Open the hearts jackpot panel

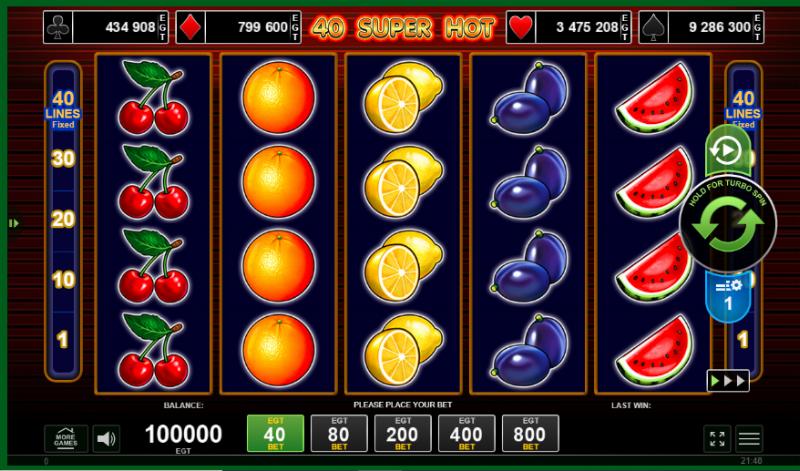[x=565, y=28]
